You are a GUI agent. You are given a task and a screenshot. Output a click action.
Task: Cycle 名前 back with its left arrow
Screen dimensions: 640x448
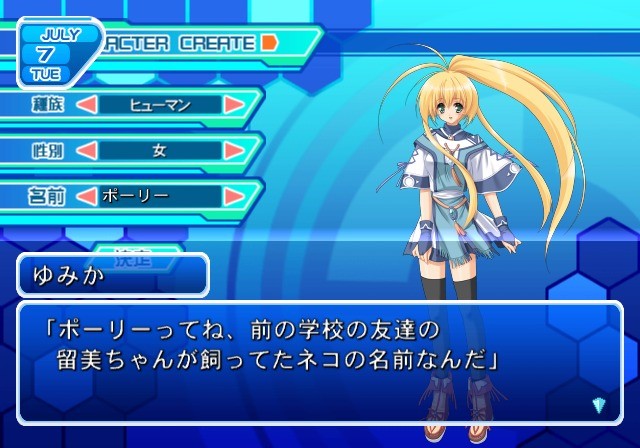click(87, 196)
